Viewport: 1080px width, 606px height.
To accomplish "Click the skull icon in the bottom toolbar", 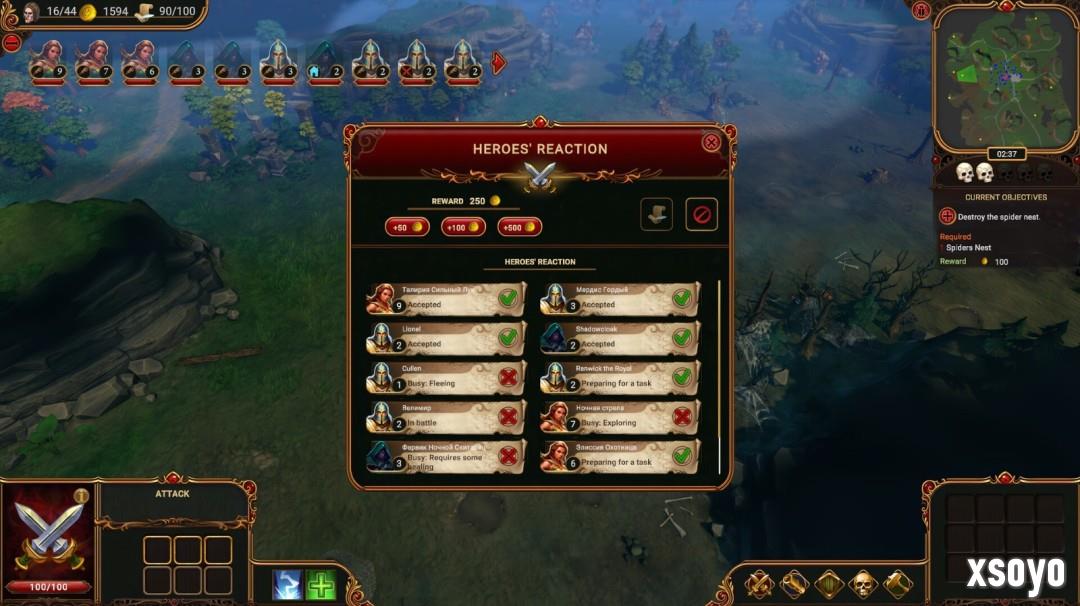I will coord(862,584).
